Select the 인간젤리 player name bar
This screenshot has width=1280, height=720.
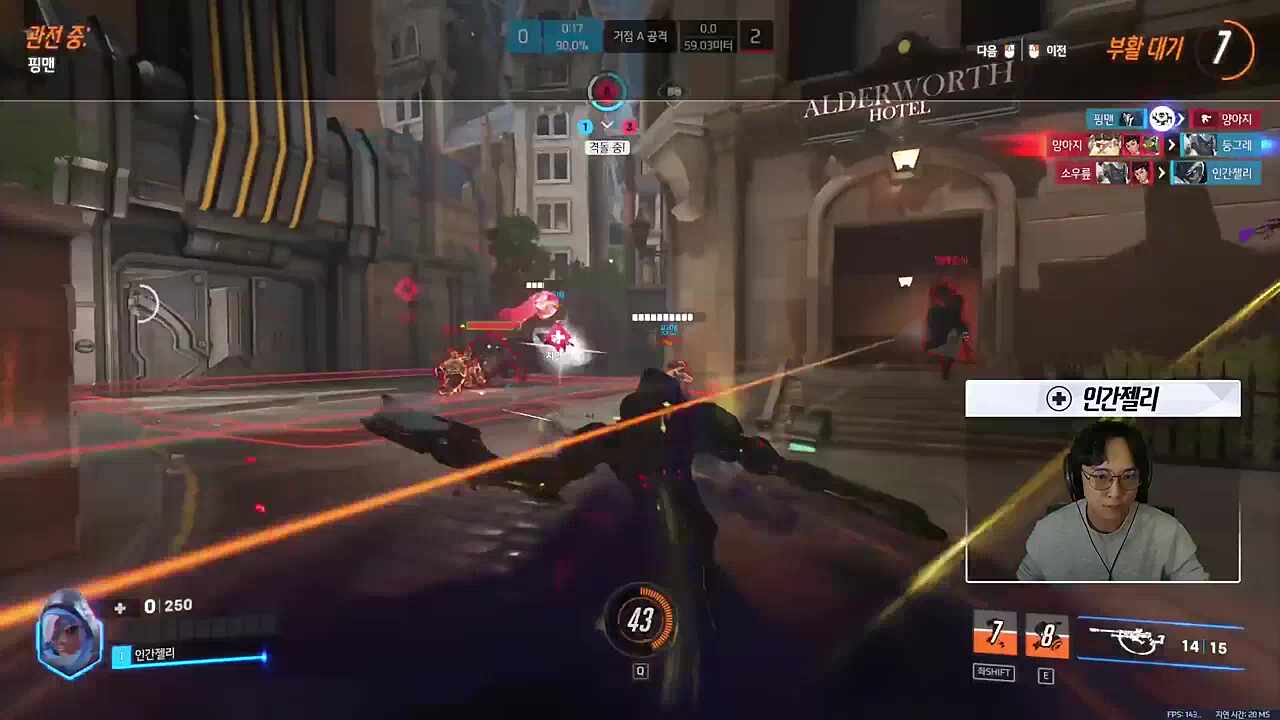tap(190, 655)
